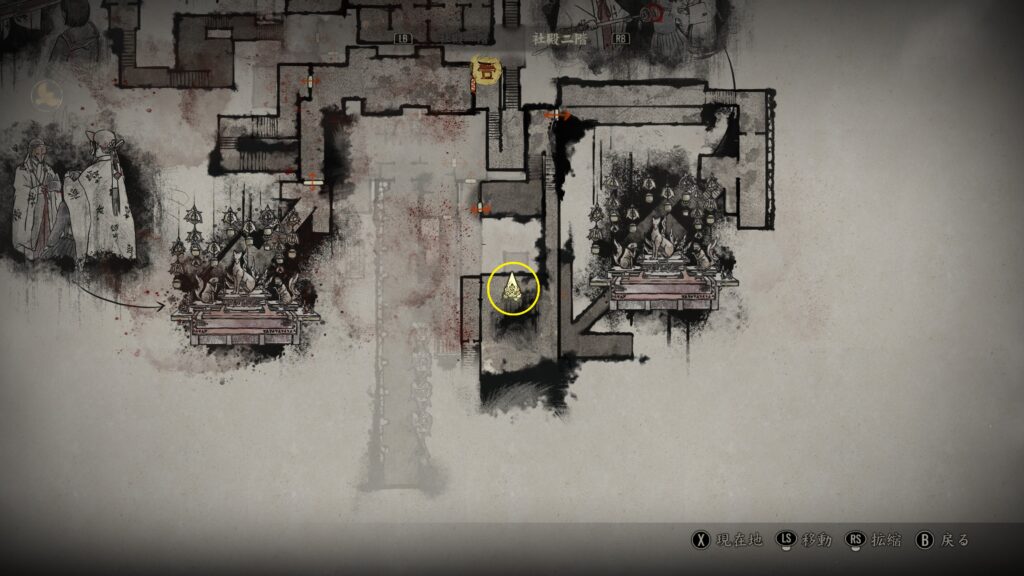Click the yellow-circled player position marker

pos(513,289)
